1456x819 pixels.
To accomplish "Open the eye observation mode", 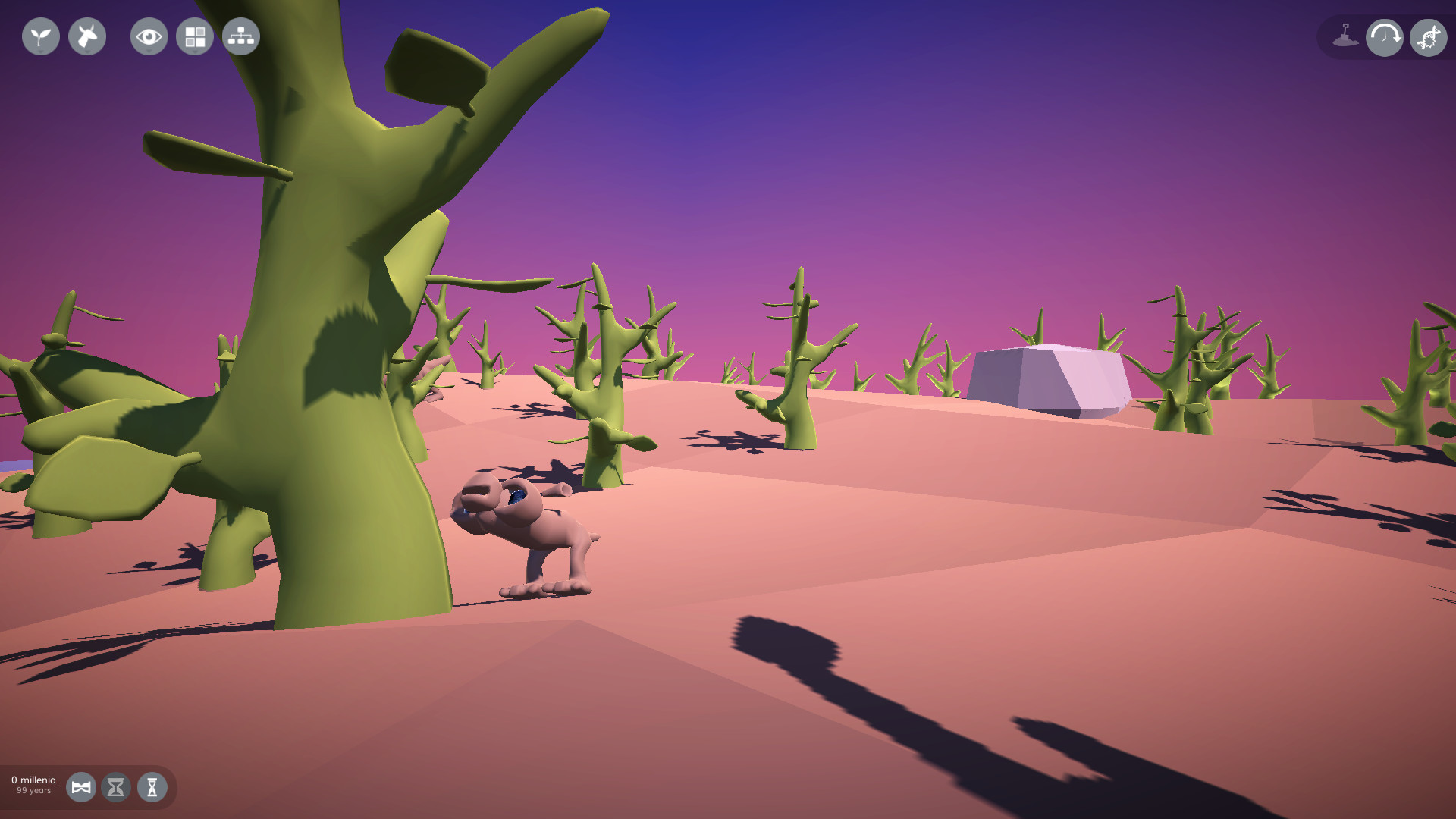I will pyautogui.click(x=149, y=36).
